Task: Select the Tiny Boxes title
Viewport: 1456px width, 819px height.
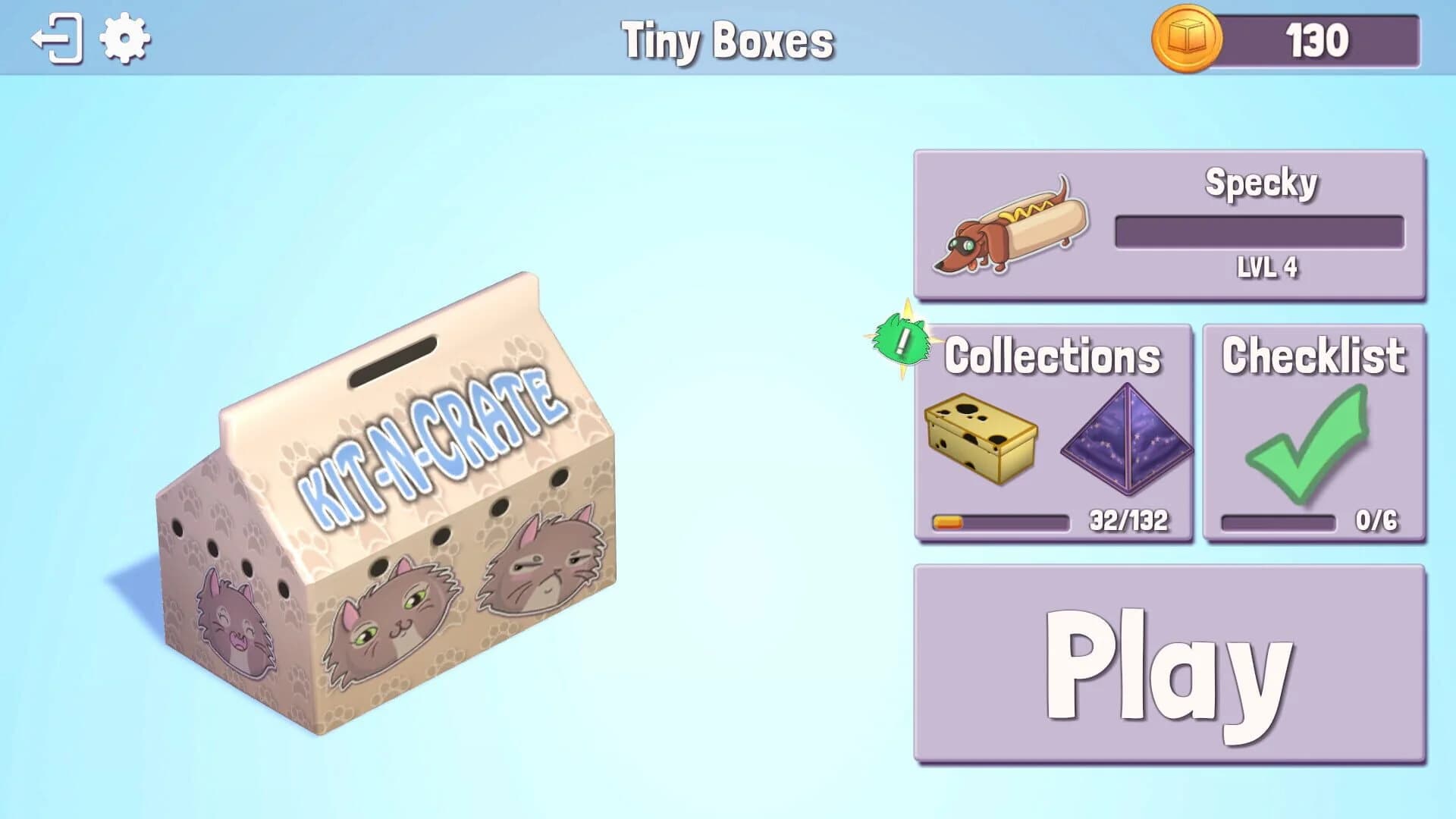Action: 728,42
